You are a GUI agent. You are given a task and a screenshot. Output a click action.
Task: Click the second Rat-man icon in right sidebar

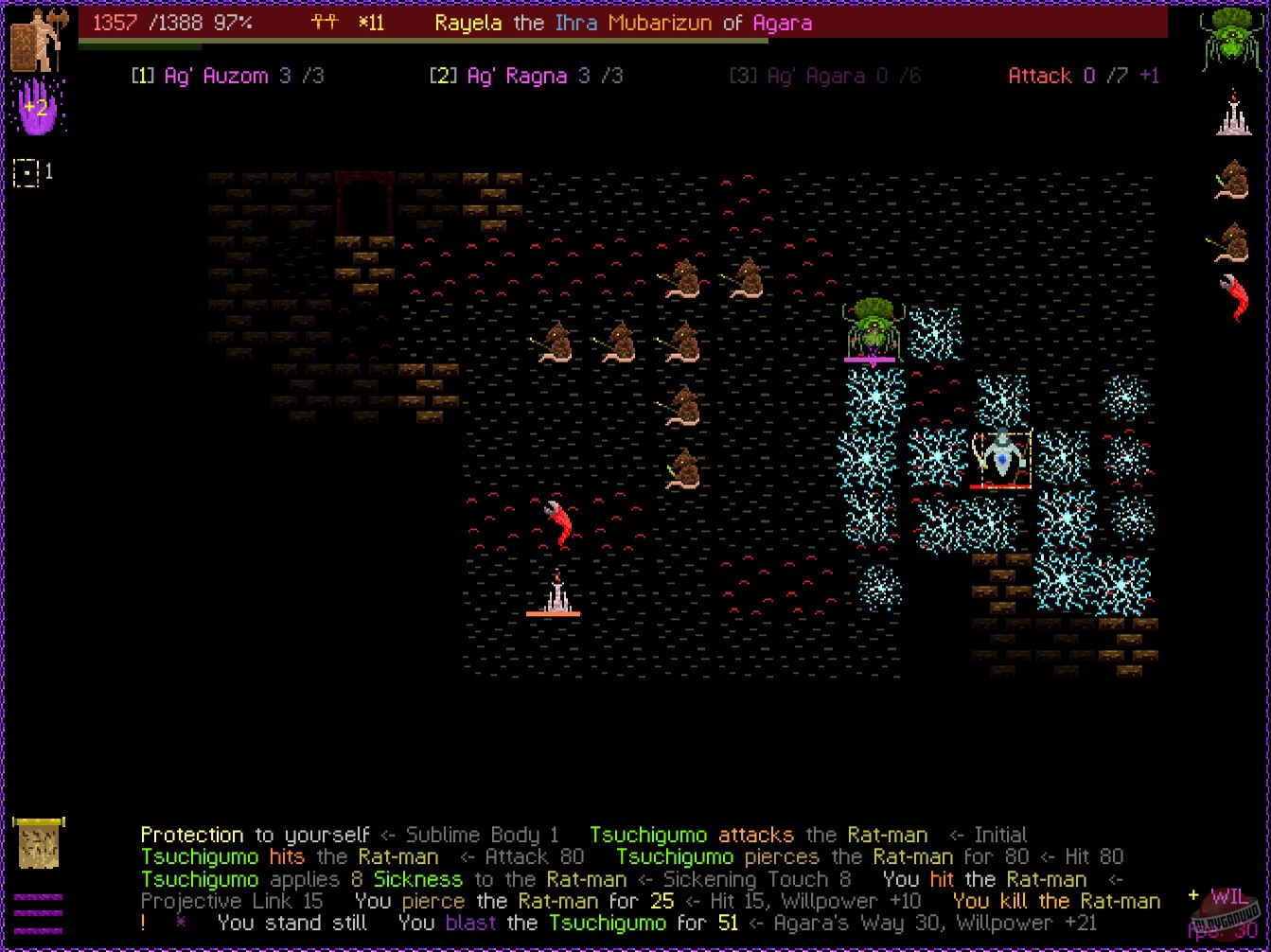[x=1233, y=241]
